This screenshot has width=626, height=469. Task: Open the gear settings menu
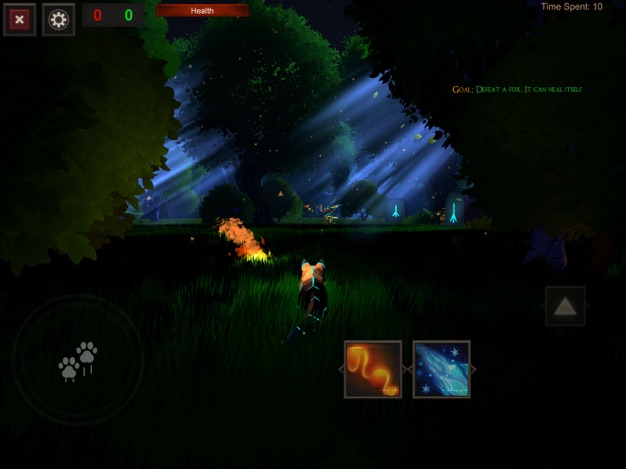(x=59, y=19)
